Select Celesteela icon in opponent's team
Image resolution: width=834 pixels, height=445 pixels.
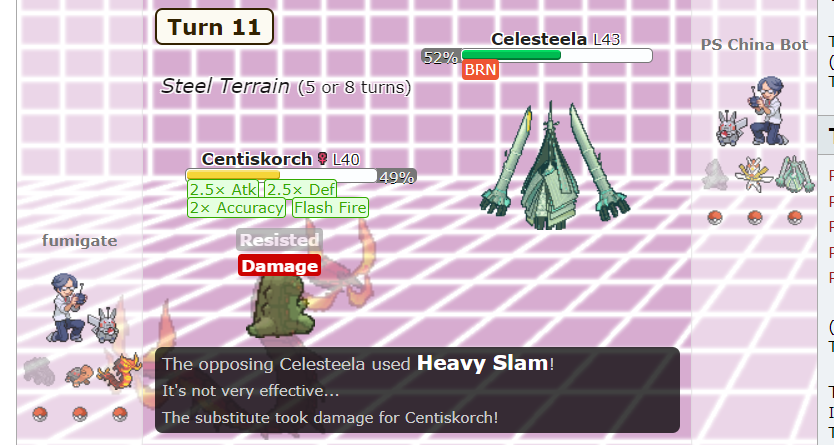coord(793,177)
